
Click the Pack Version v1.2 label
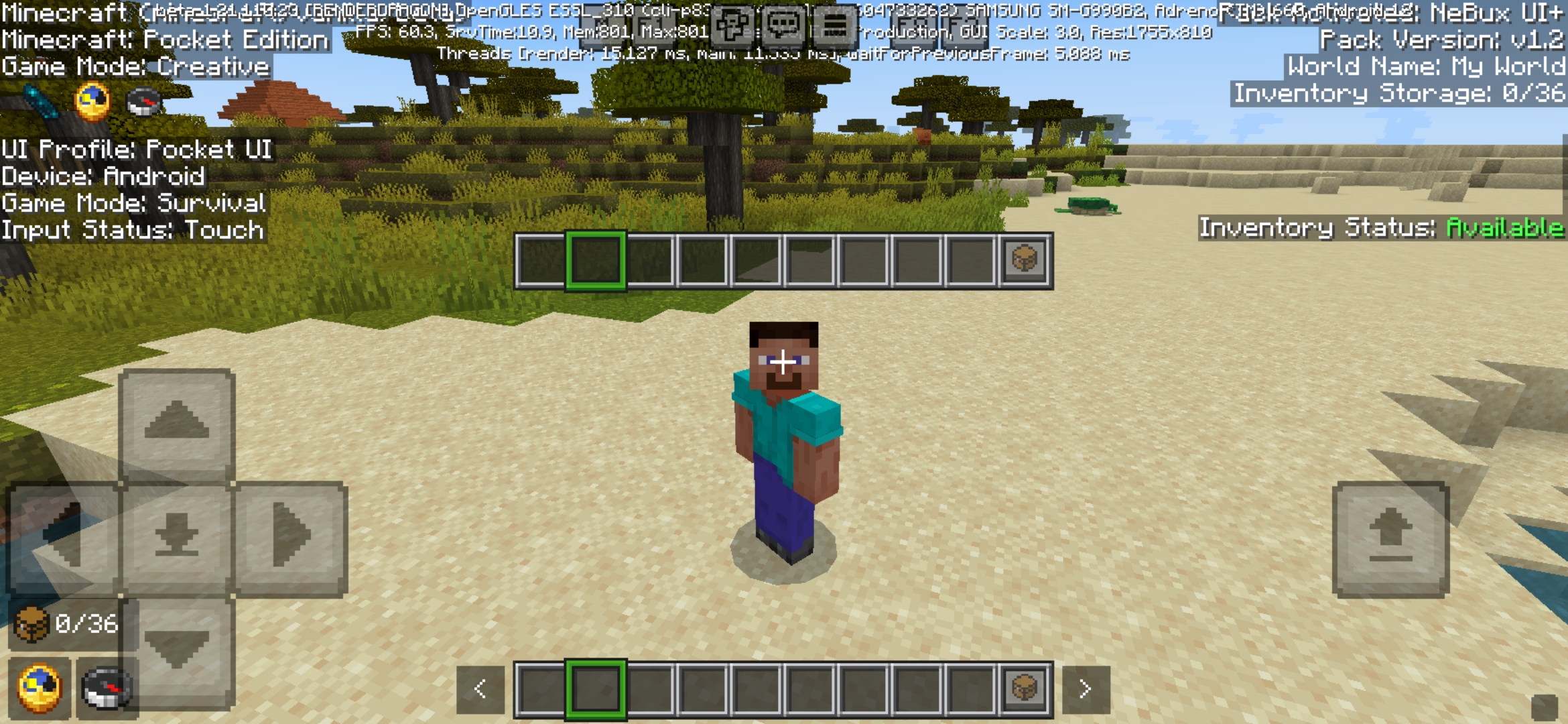coord(1440,42)
